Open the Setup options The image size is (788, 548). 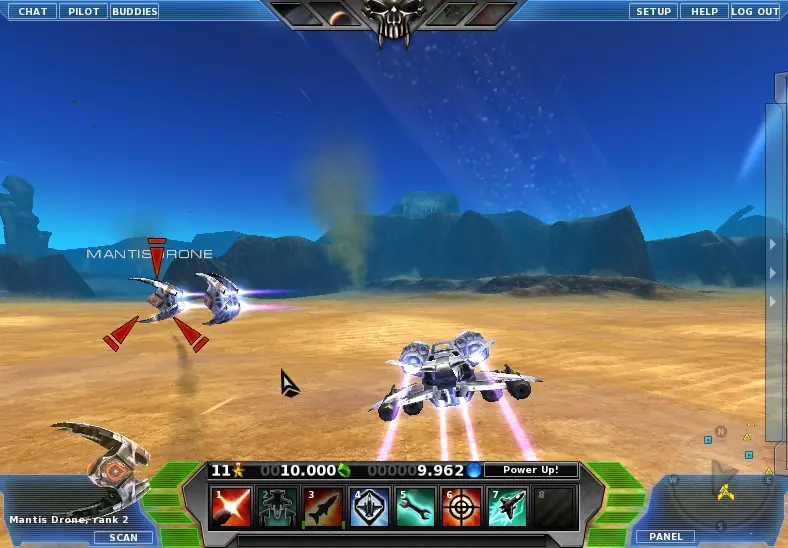tap(654, 11)
